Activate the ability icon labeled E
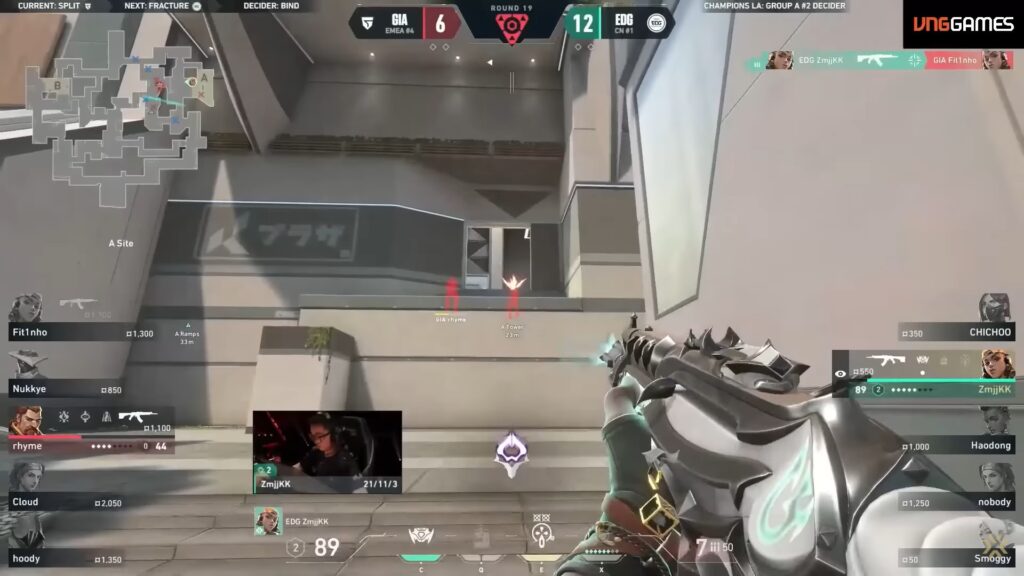Image resolution: width=1024 pixels, height=576 pixels. [x=543, y=538]
